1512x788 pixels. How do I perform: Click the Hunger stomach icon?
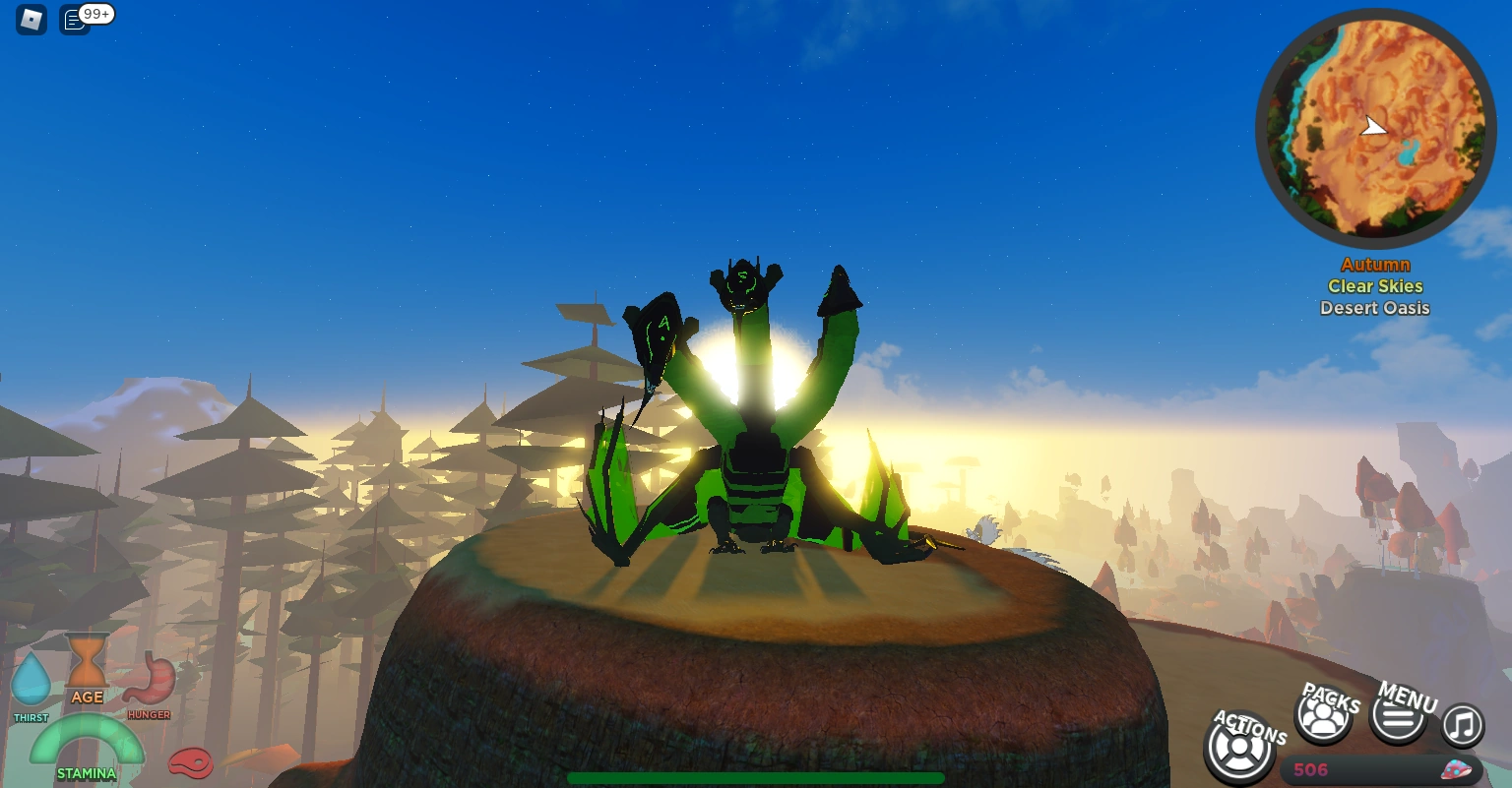[150, 678]
